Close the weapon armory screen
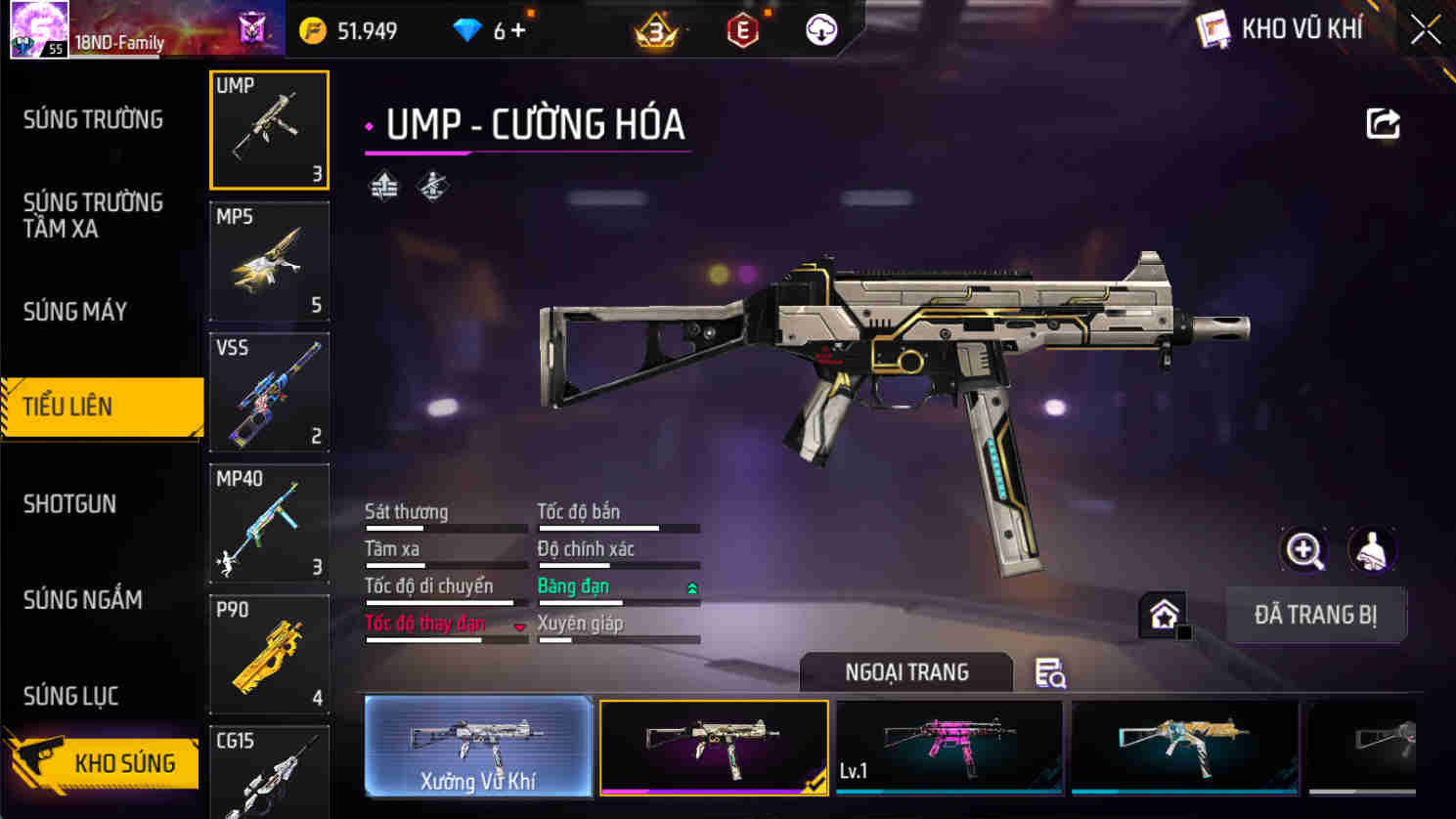1456x819 pixels. (1425, 30)
